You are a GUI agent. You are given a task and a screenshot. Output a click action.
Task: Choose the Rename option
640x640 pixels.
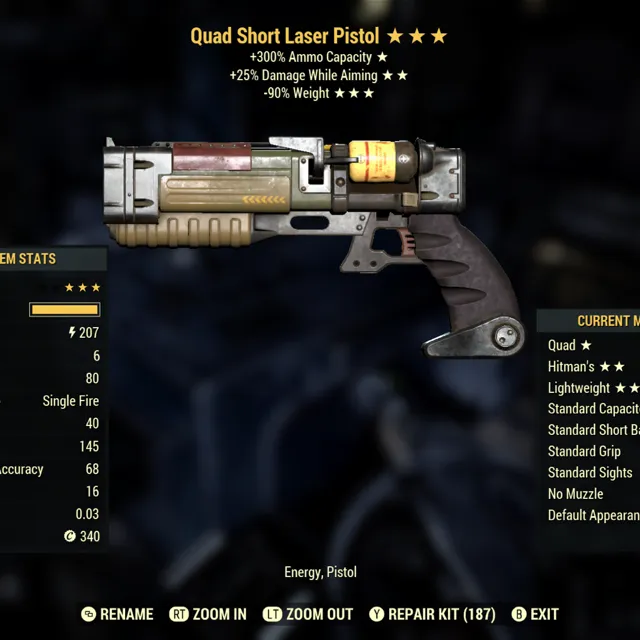point(118,614)
